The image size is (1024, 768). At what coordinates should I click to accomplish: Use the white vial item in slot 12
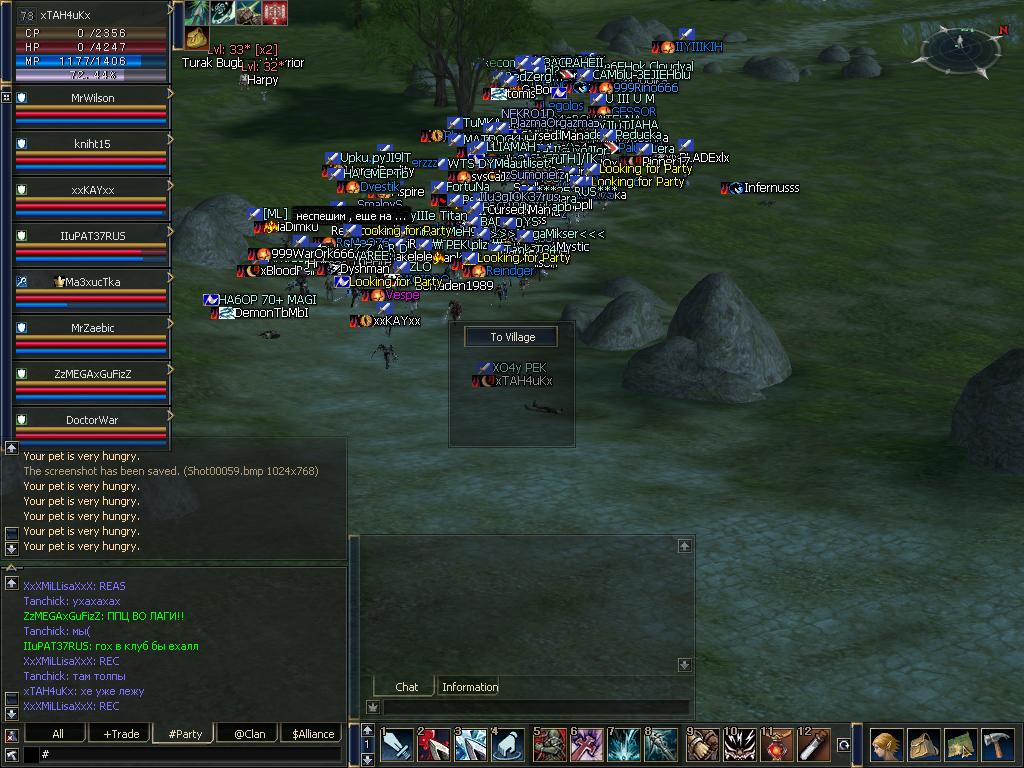[x=813, y=746]
